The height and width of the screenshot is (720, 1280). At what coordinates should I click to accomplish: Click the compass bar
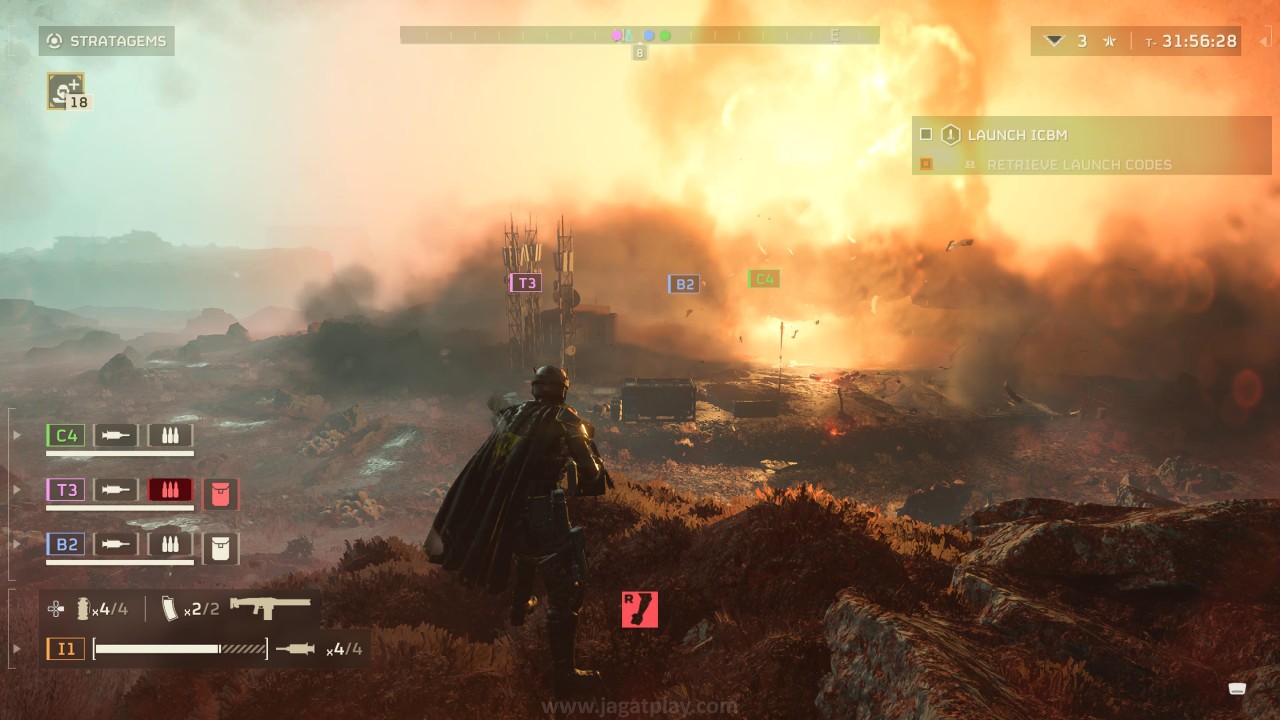(639, 35)
